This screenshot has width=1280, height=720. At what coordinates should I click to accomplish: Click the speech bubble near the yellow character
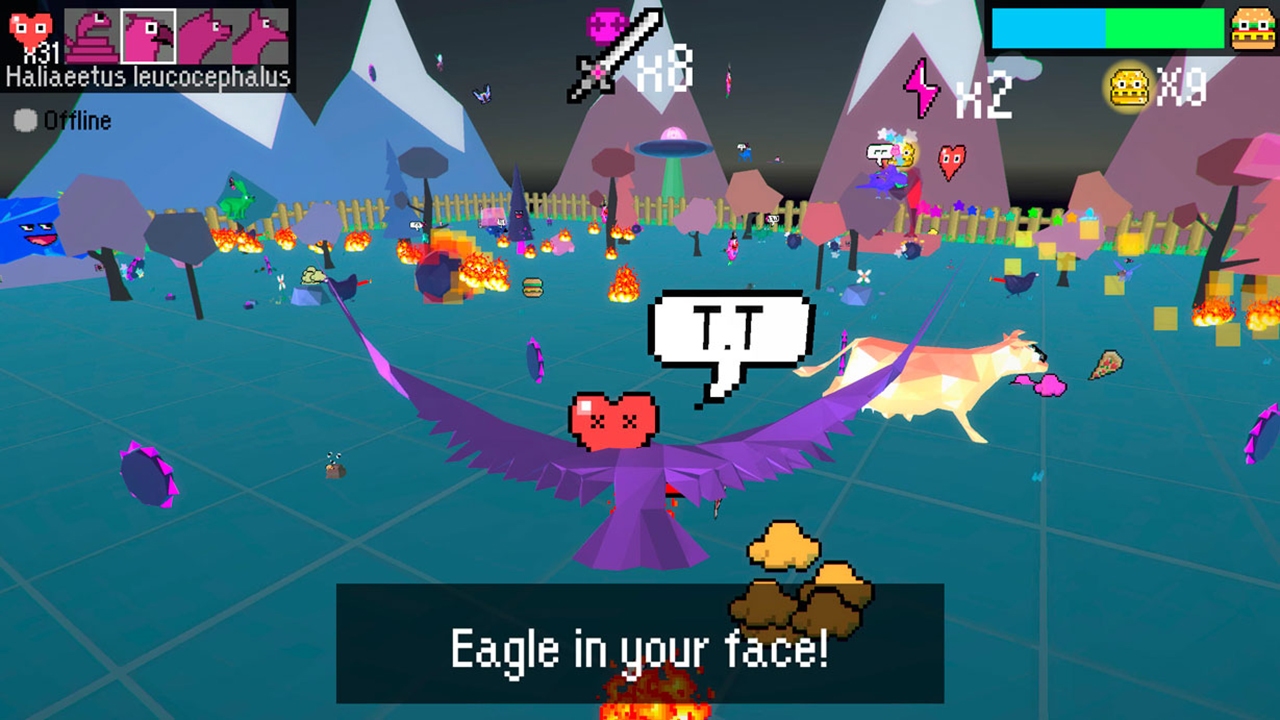pyautogui.click(x=878, y=150)
